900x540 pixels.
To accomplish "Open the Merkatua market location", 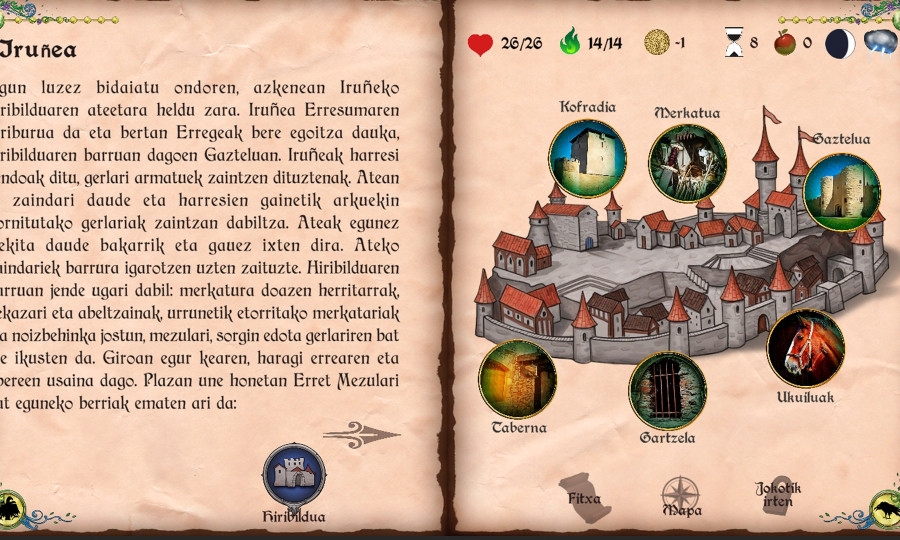I will pyautogui.click(x=687, y=163).
